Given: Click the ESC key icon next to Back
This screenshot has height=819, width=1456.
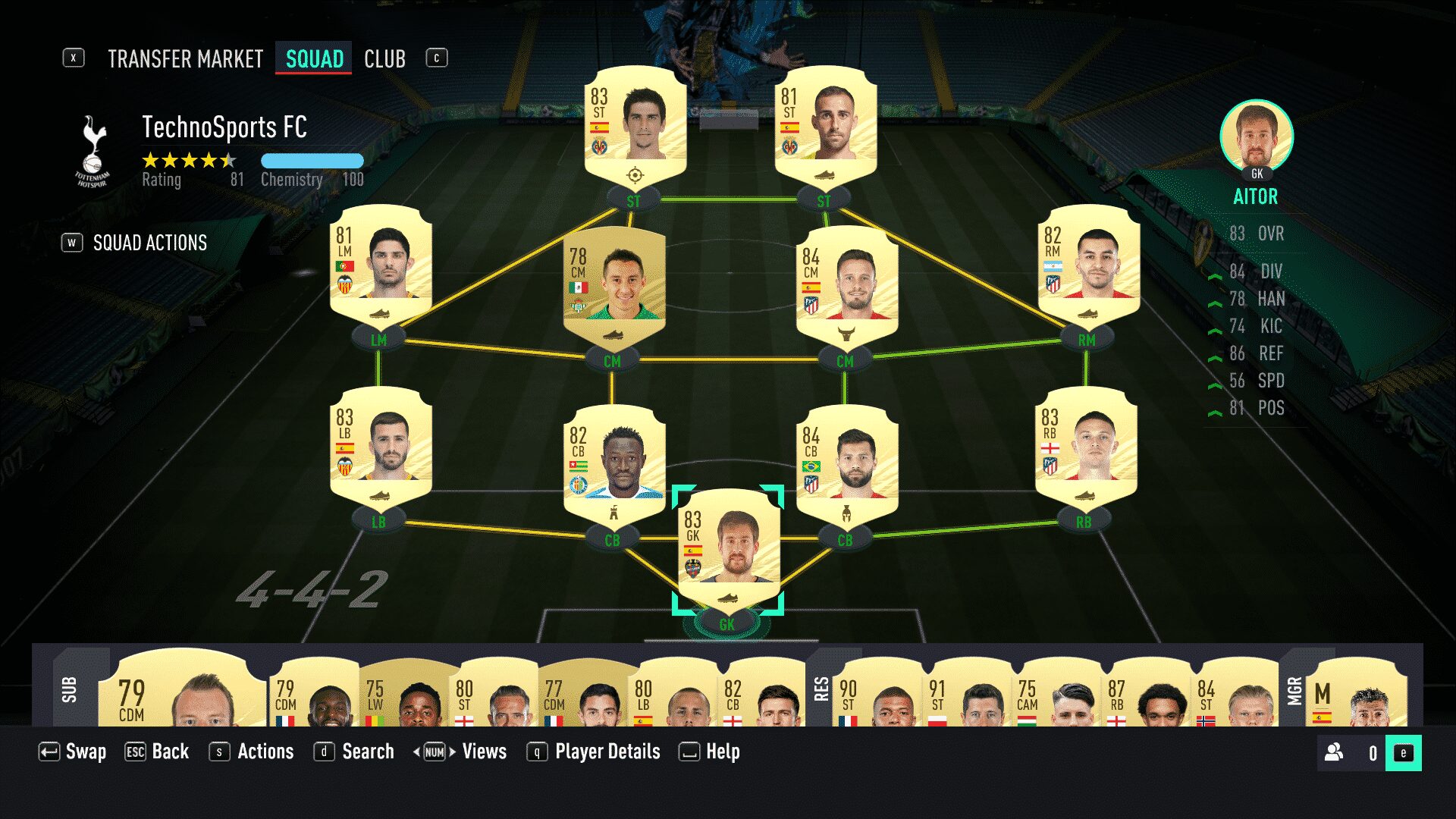Looking at the screenshot, I should [x=135, y=752].
